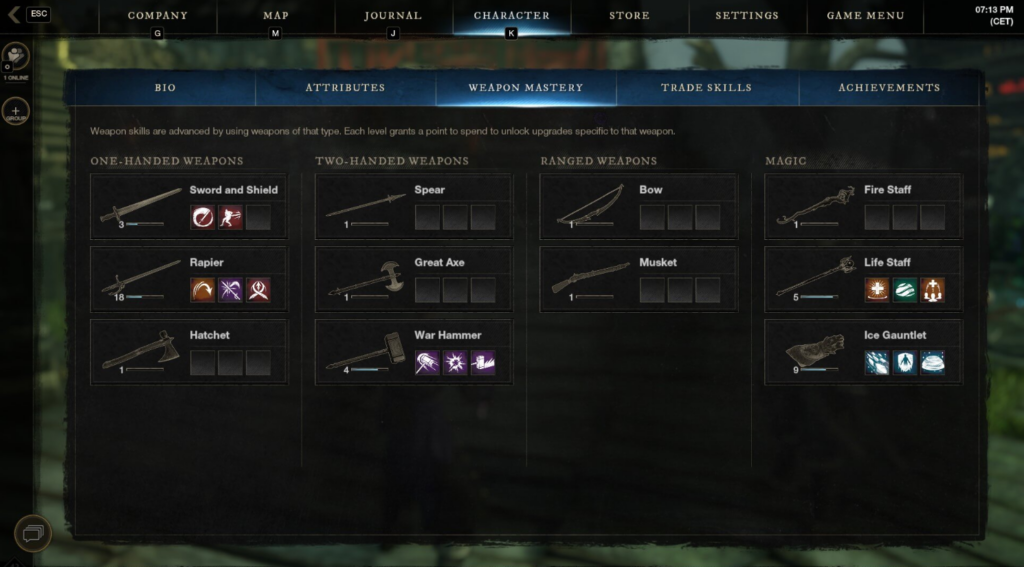Switch to the Attributes tab
This screenshot has height=567, width=1024.
point(345,88)
